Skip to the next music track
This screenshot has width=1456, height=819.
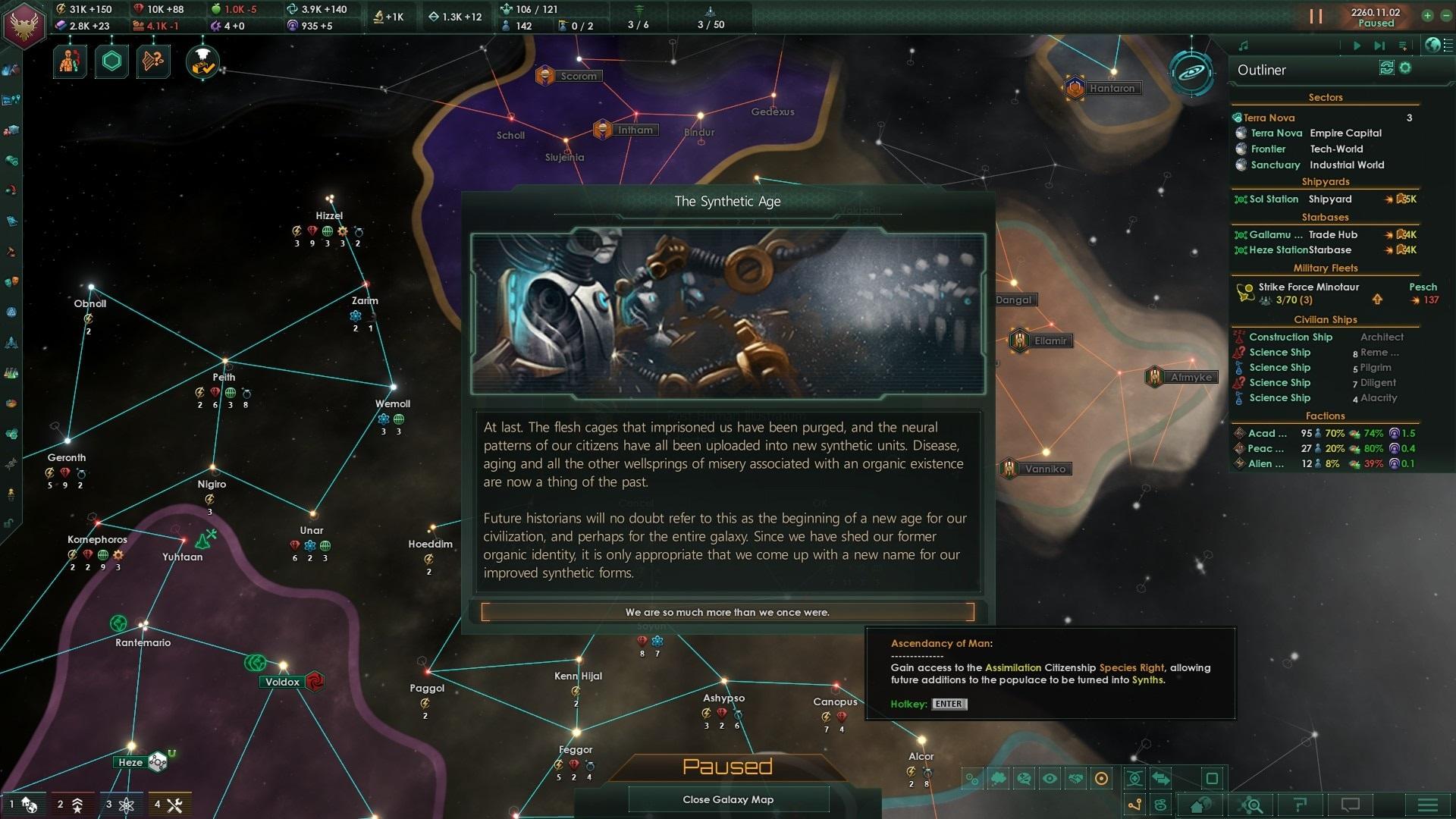coord(1379,45)
